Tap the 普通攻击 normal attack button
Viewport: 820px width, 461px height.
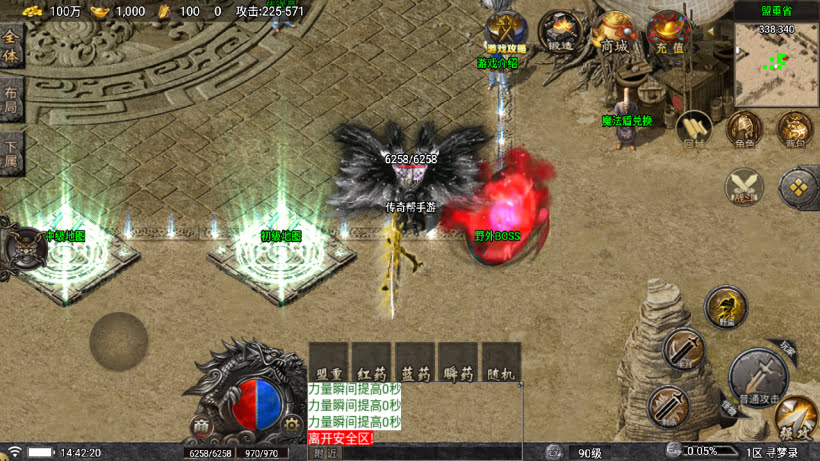pyautogui.click(x=757, y=375)
